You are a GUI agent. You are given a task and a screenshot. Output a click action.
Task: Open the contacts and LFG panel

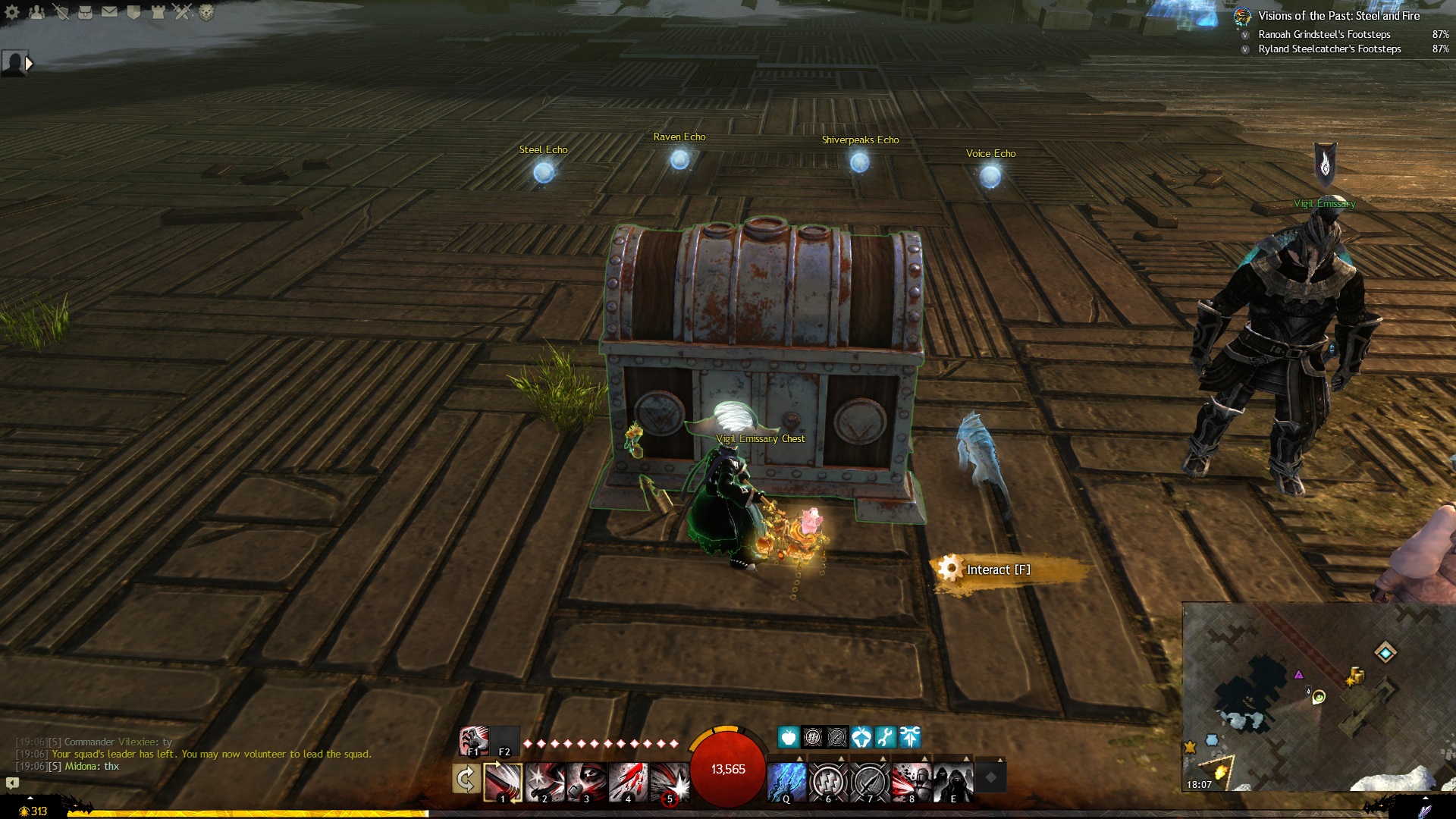tap(36, 12)
